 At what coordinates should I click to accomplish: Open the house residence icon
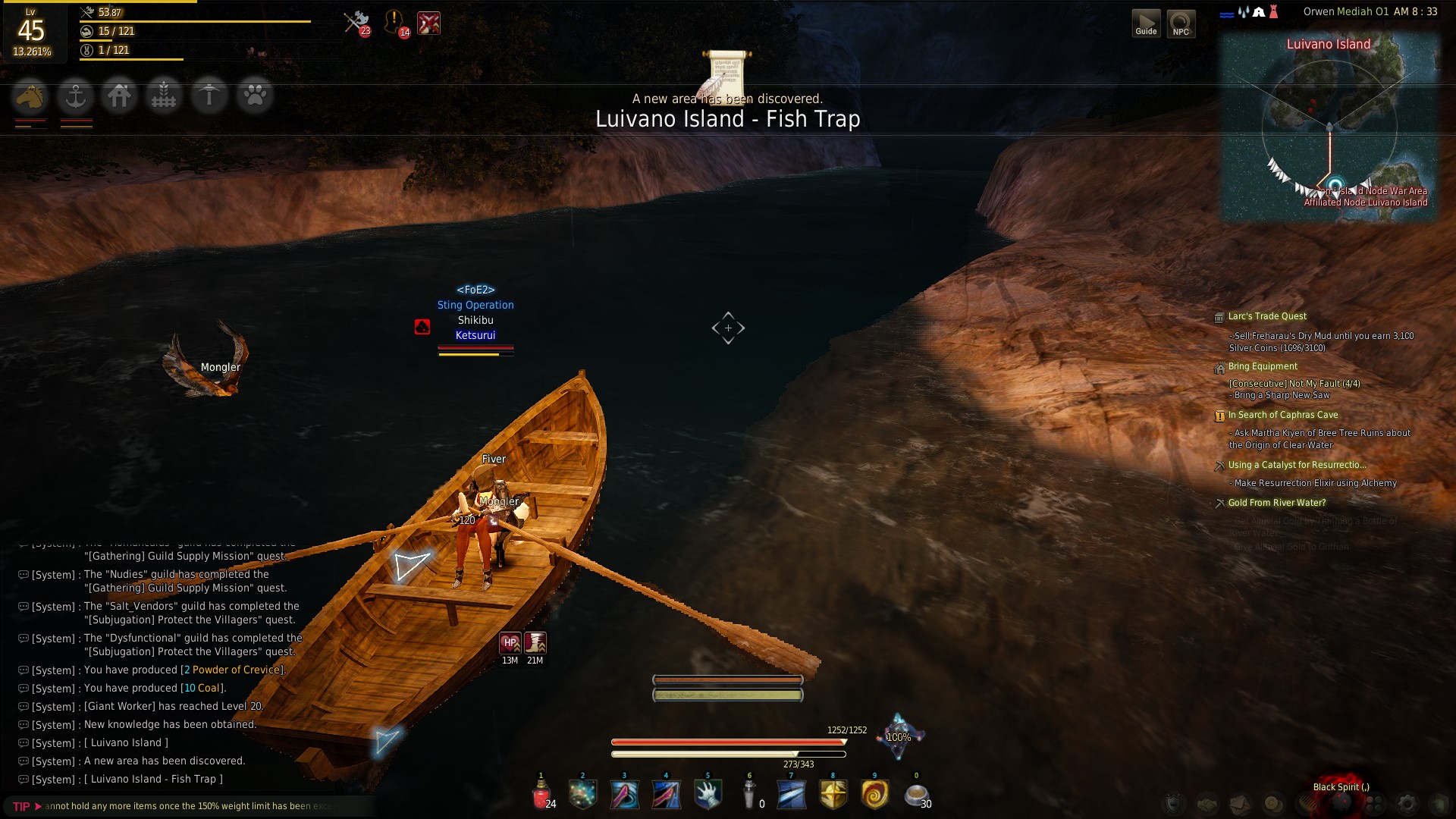[x=119, y=96]
